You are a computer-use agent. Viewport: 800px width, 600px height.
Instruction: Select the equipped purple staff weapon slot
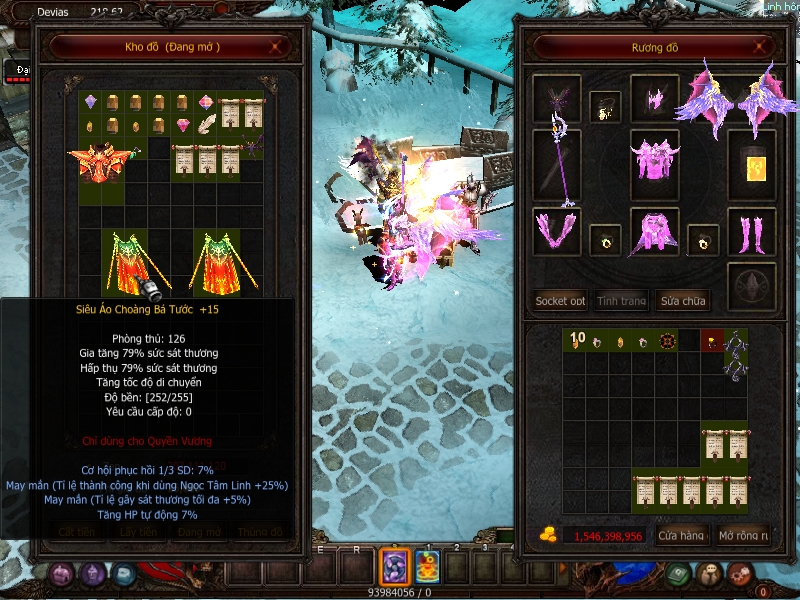(556, 167)
